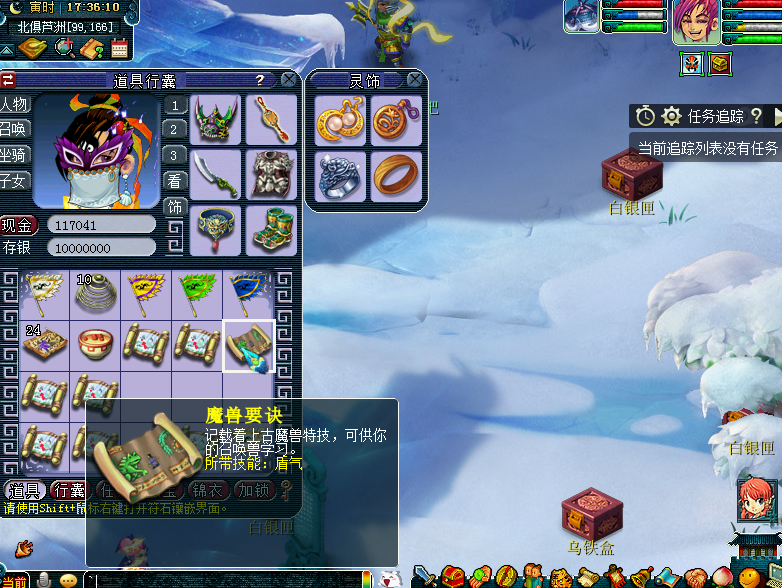This screenshot has width=782, height=588.
Task: Expand the 任务追踪 quest tracker arrow
Action: tap(776, 117)
